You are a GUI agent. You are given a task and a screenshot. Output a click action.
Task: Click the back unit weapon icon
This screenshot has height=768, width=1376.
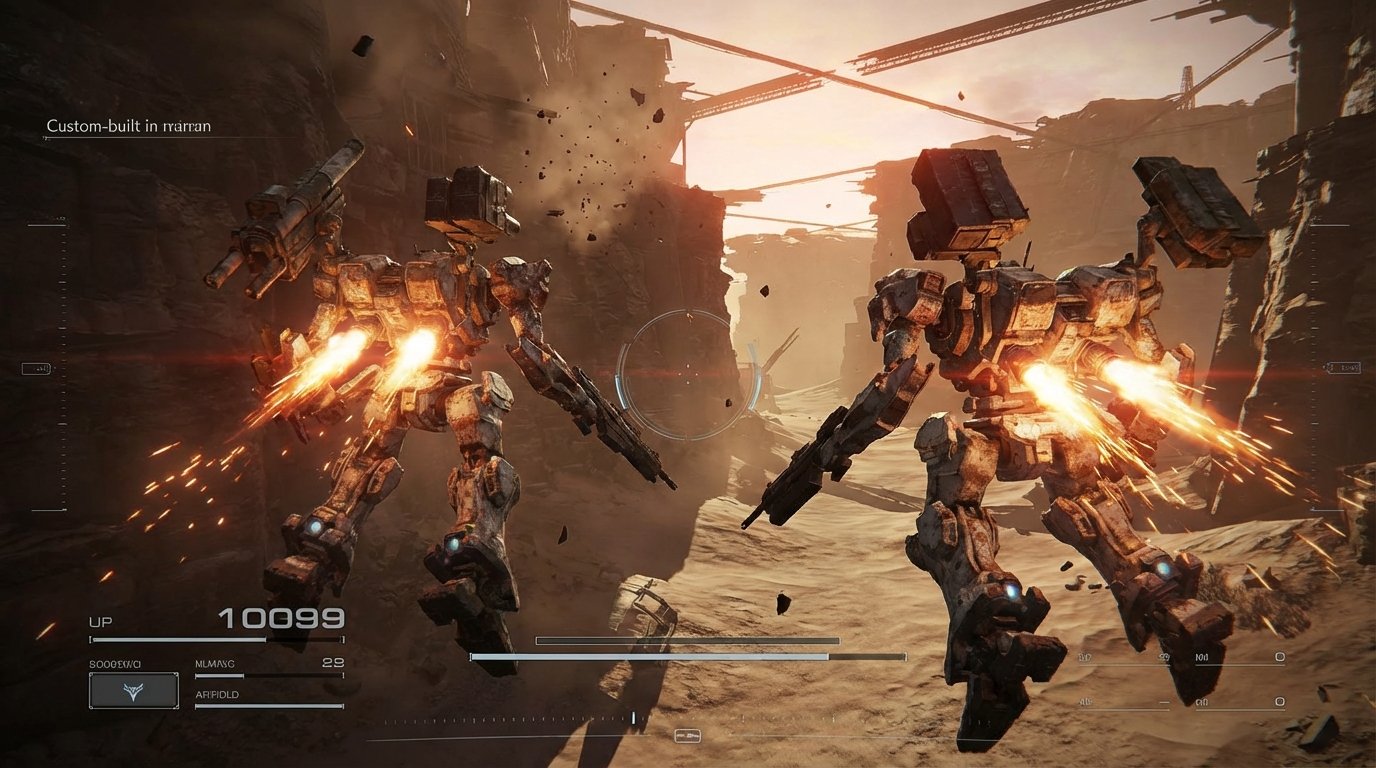(x=1279, y=701)
